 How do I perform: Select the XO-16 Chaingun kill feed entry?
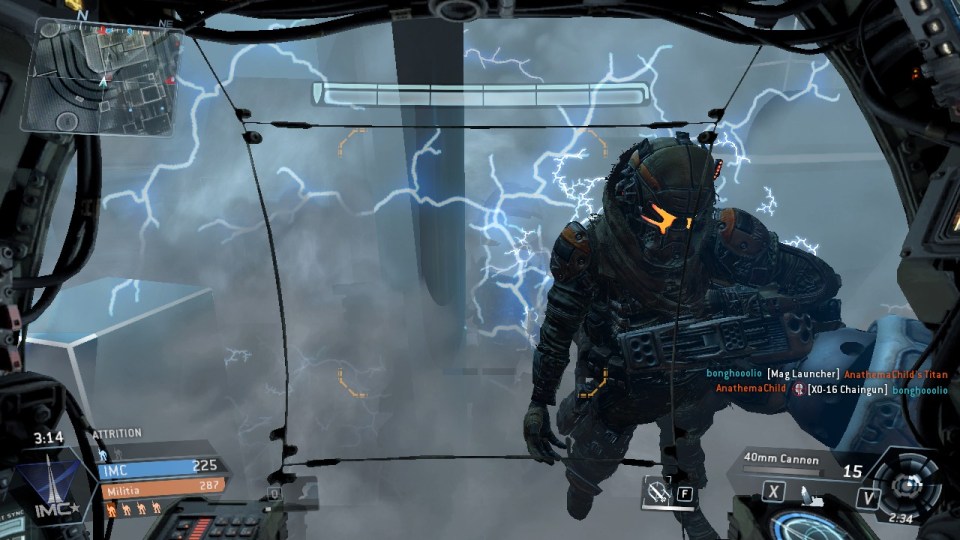click(830, 389)
